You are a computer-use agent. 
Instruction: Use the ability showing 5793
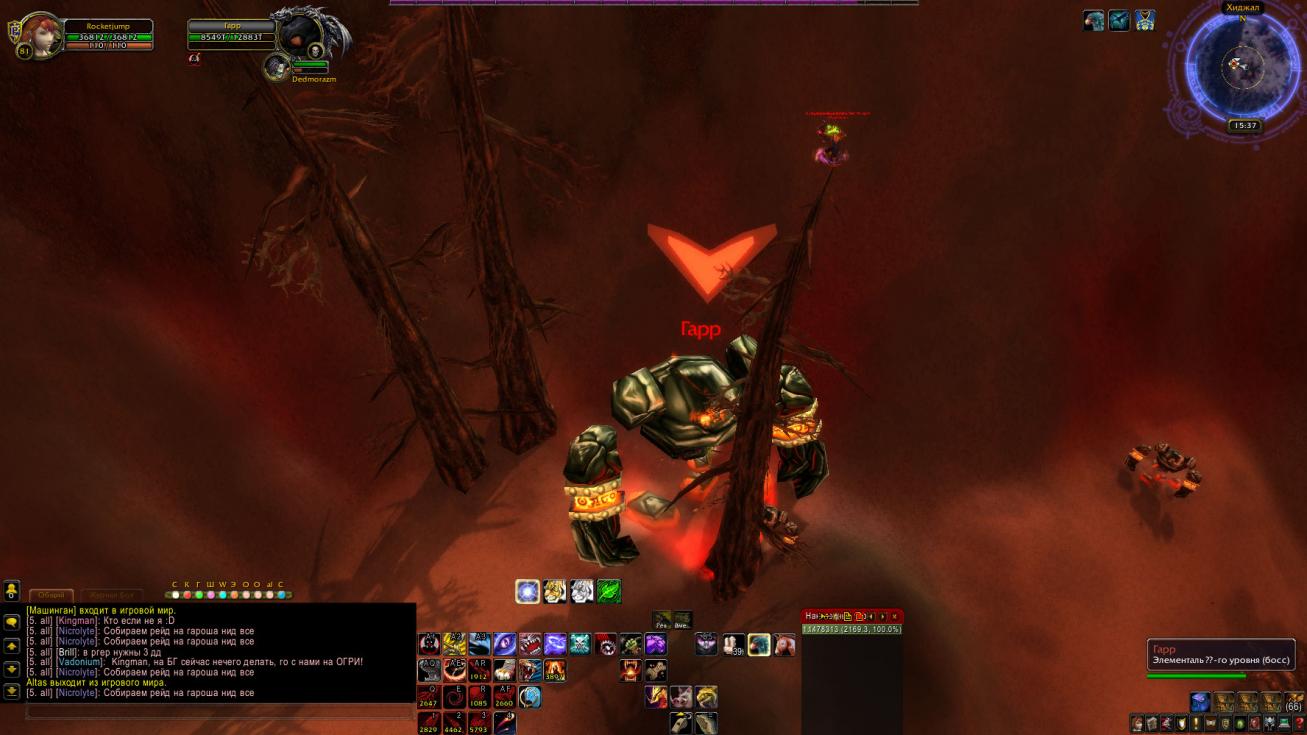tap(479, 722)
